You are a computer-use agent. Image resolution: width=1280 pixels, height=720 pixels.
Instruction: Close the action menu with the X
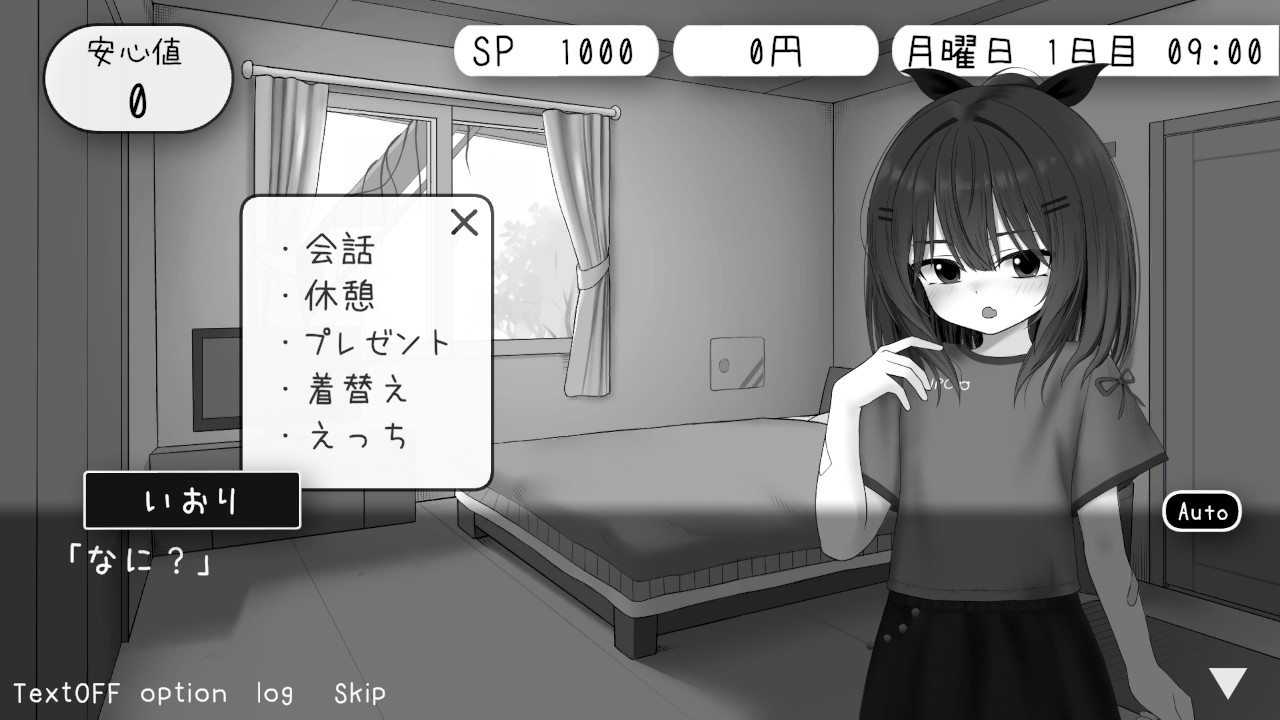(465, 222)
